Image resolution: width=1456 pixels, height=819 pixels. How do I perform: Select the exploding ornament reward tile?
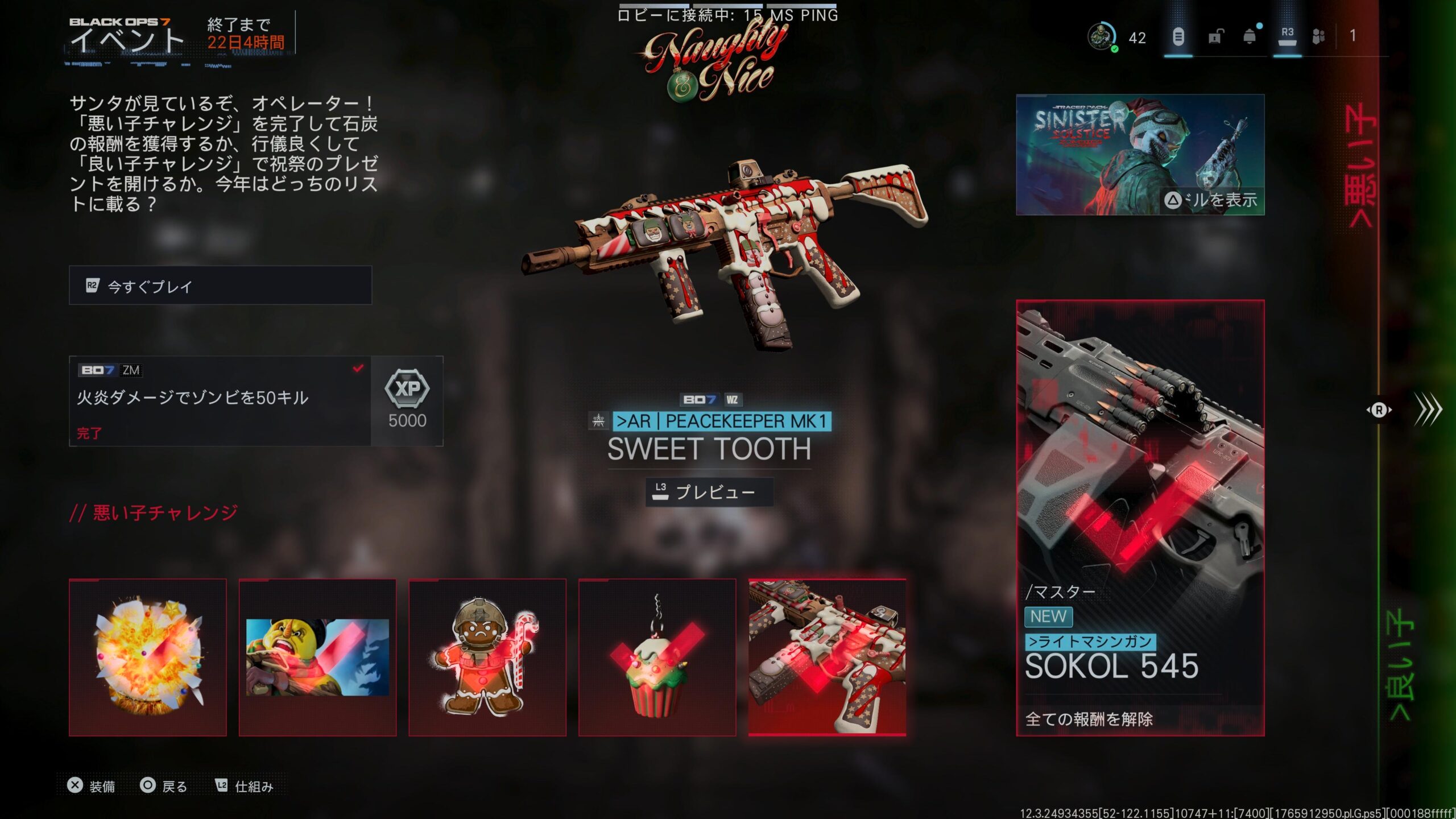coord(148,657)
